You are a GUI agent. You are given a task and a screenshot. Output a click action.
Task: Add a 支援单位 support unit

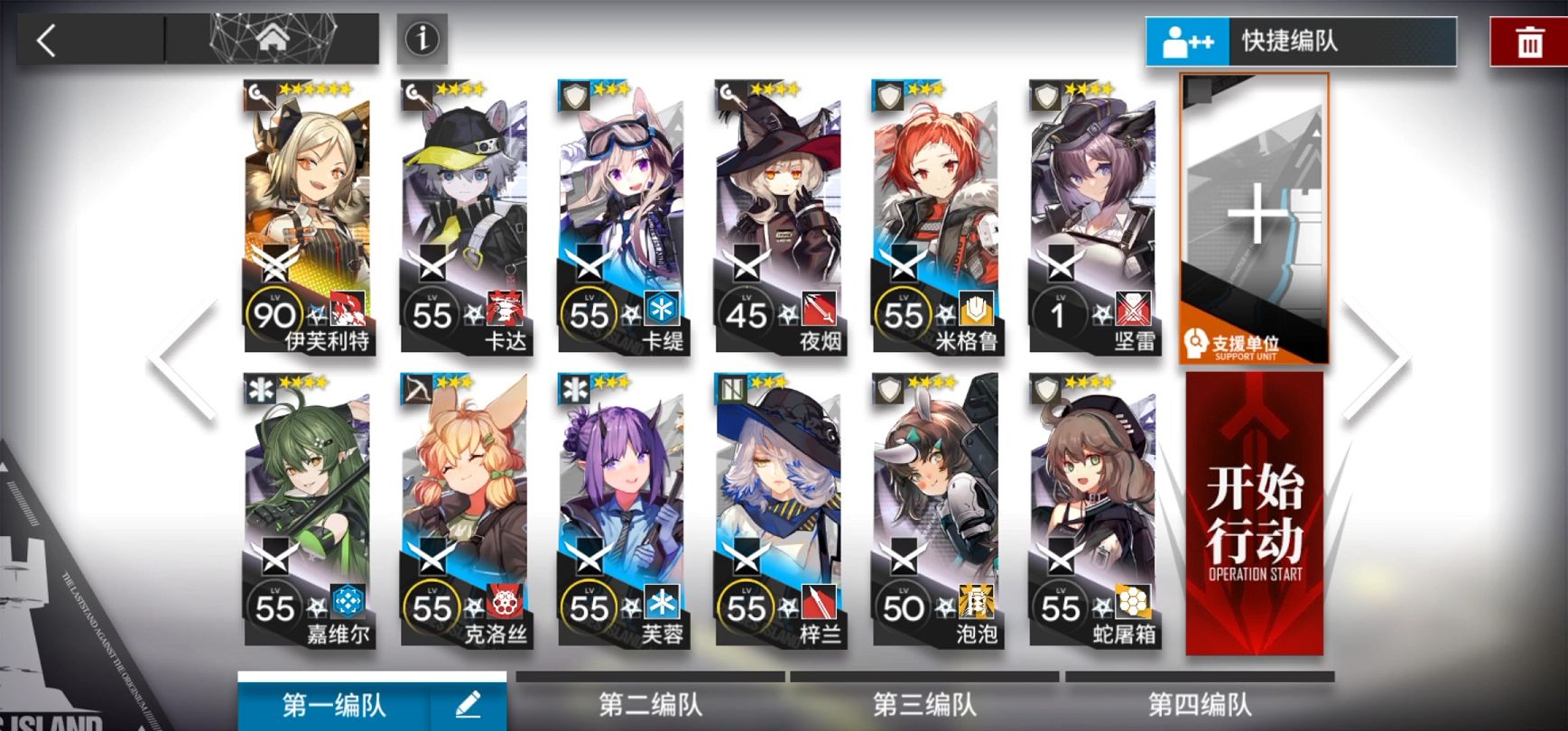(1254, 218)
